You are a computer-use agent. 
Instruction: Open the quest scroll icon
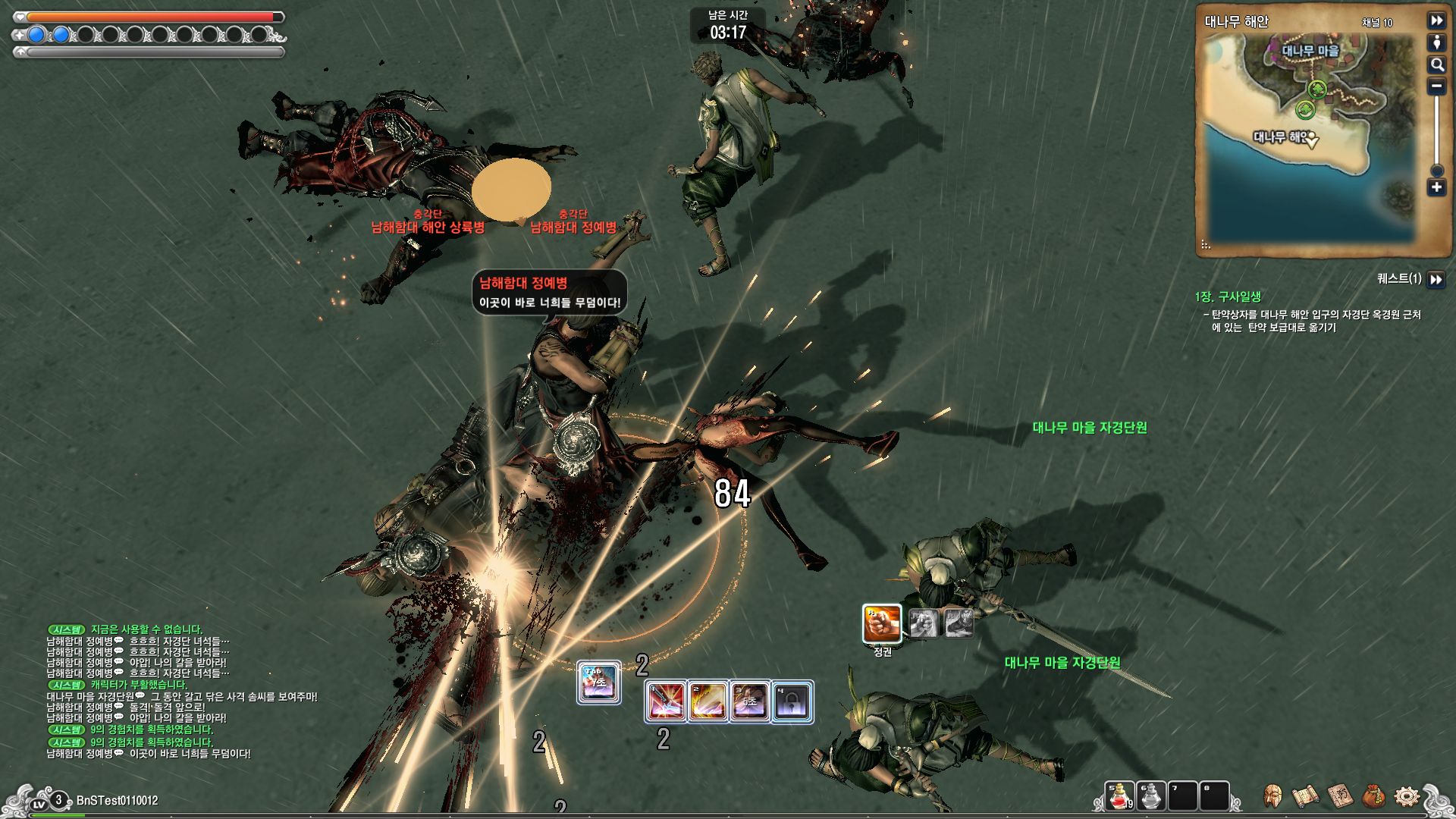[x=1306, y=797]
